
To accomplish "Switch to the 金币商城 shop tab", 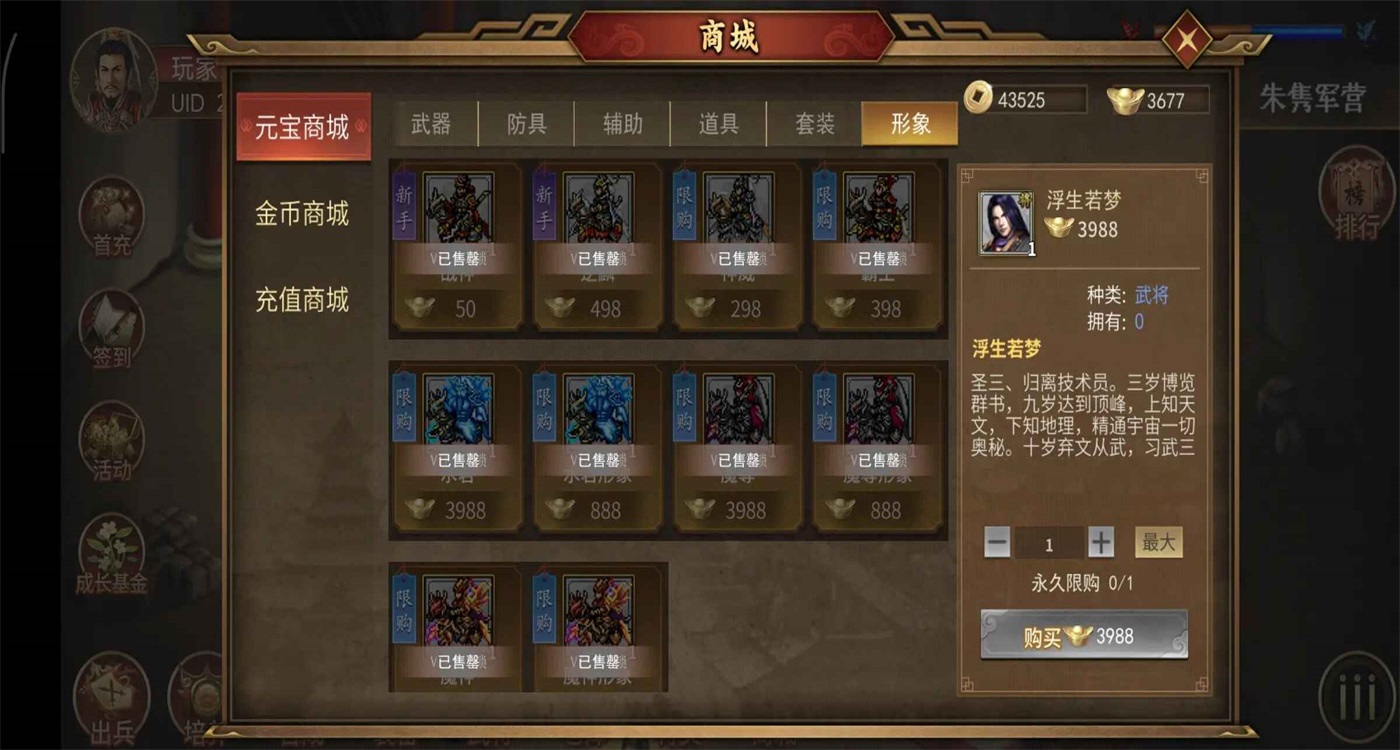I will pyautogui.click(x=303, y=215).
